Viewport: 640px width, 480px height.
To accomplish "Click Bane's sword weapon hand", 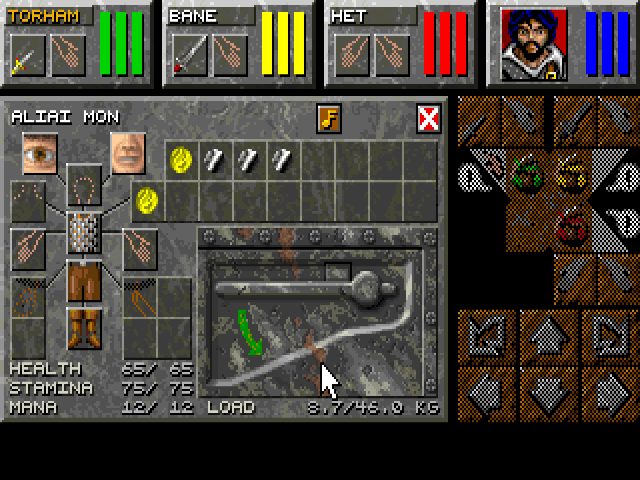I will pos(188,56).
